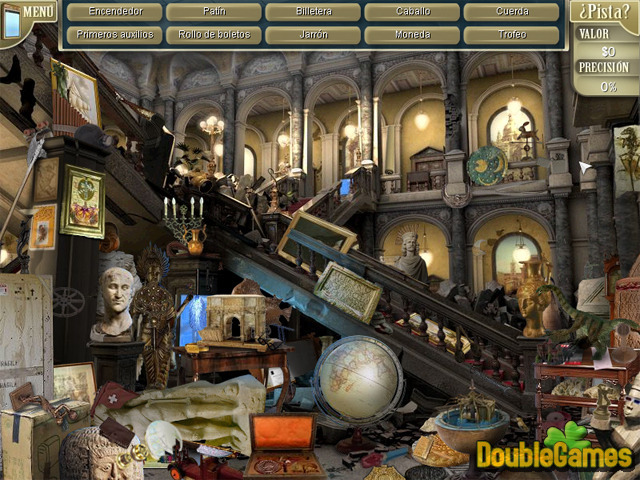Image resolution: width=640 pixels, height=480 pixels.
Task: Select the Billetera list entry
Action: (x=313, y=12)
